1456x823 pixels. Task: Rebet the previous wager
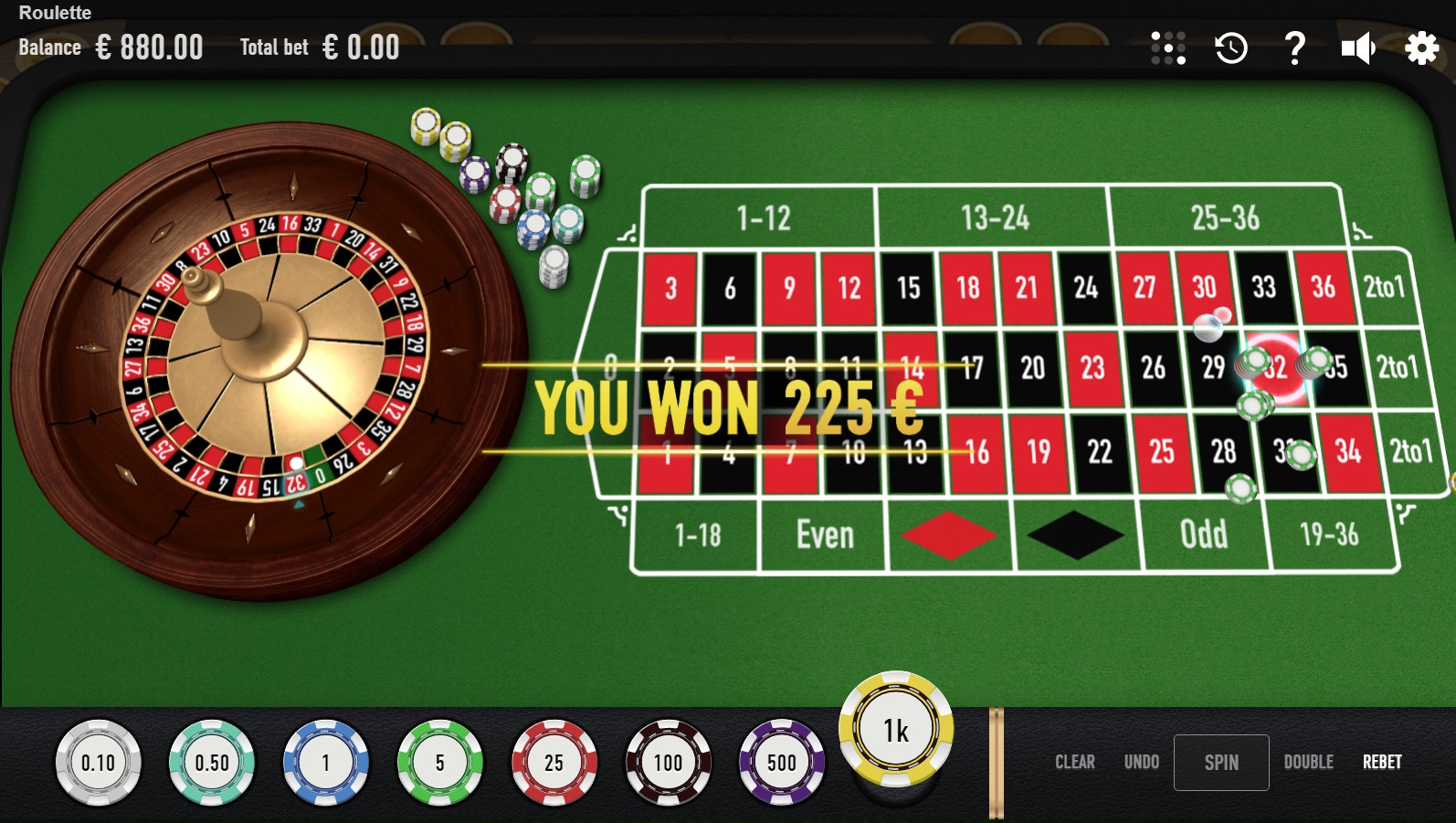point(1382,763)
